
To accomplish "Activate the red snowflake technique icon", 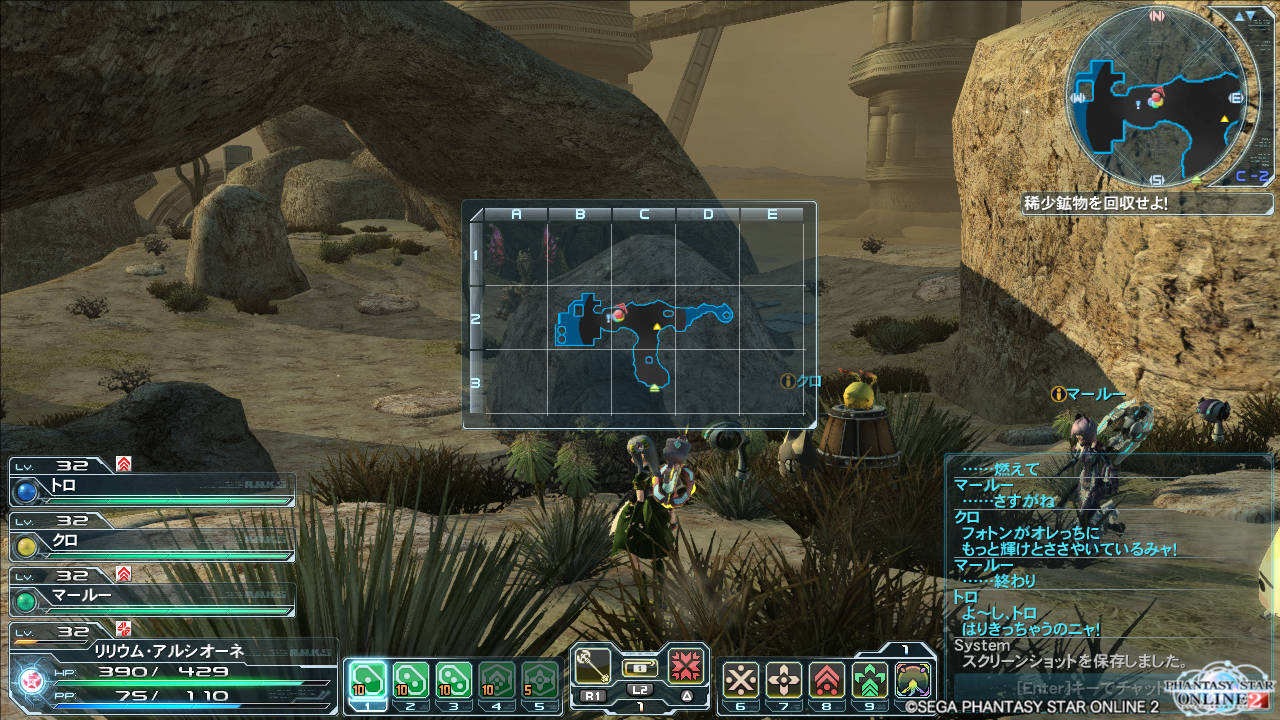I will [x=687, y=664].
